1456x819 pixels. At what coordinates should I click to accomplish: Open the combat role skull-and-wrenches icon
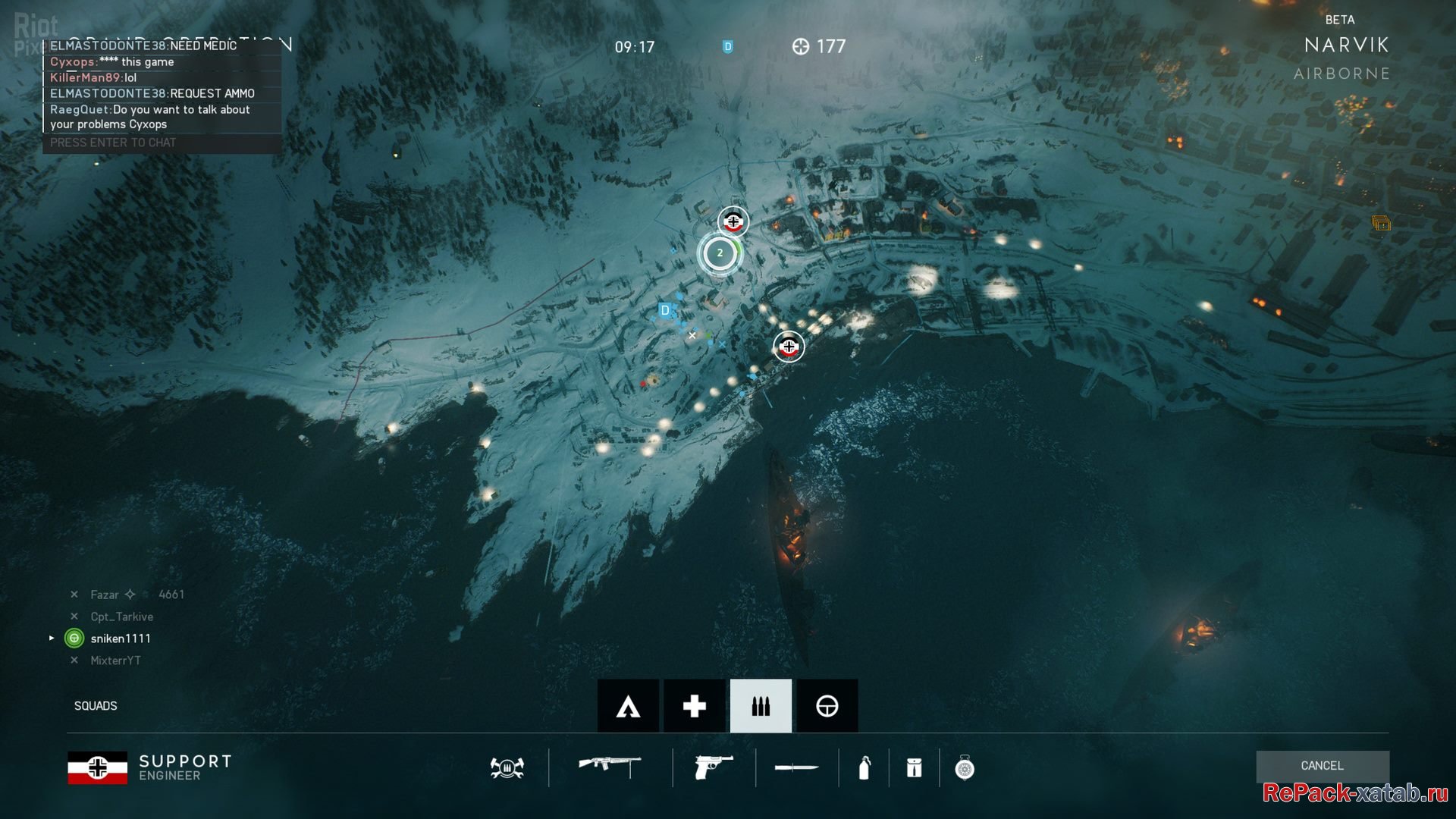point(507,768)
